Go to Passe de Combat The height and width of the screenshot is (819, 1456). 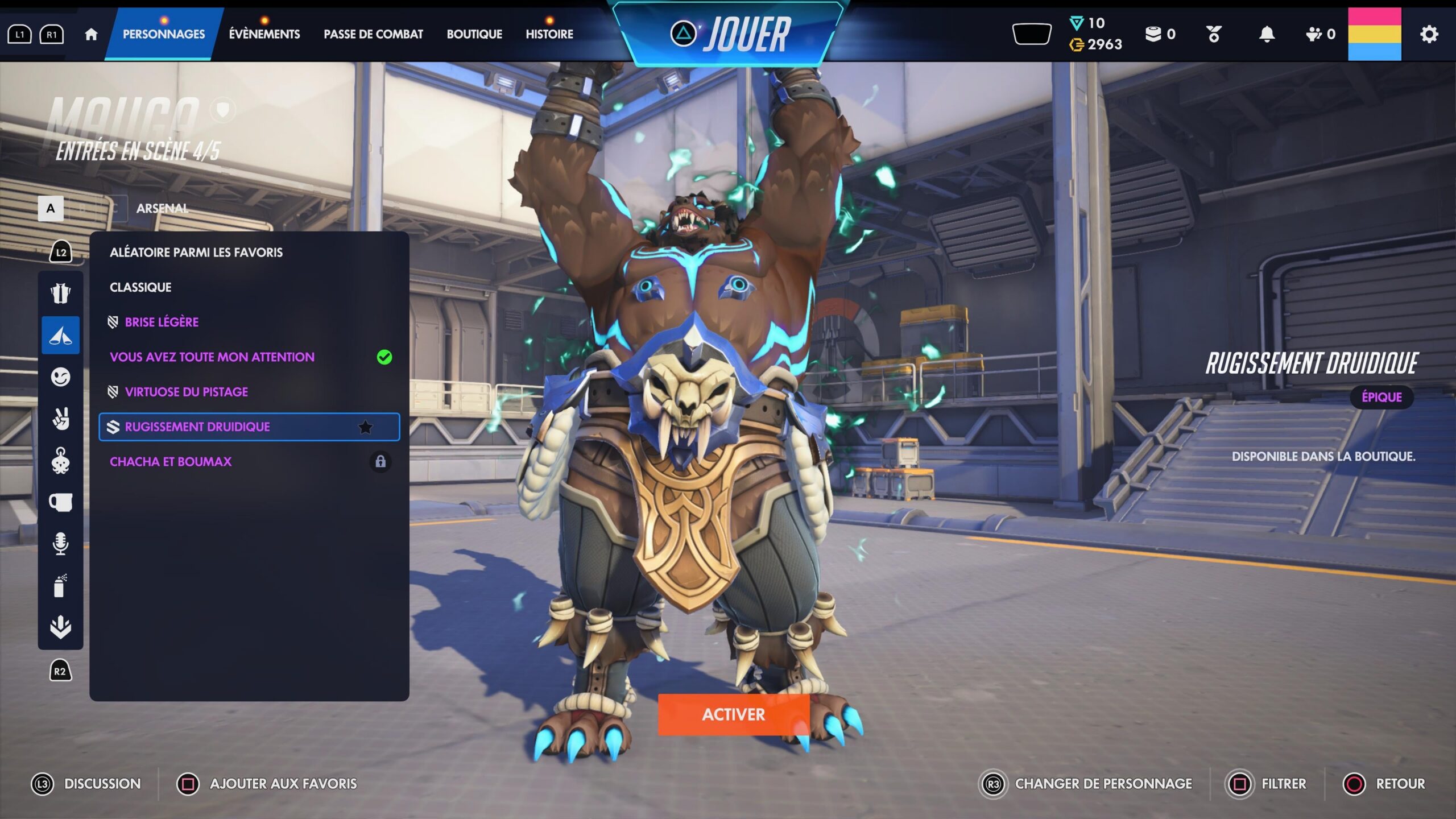pos(373,34)
